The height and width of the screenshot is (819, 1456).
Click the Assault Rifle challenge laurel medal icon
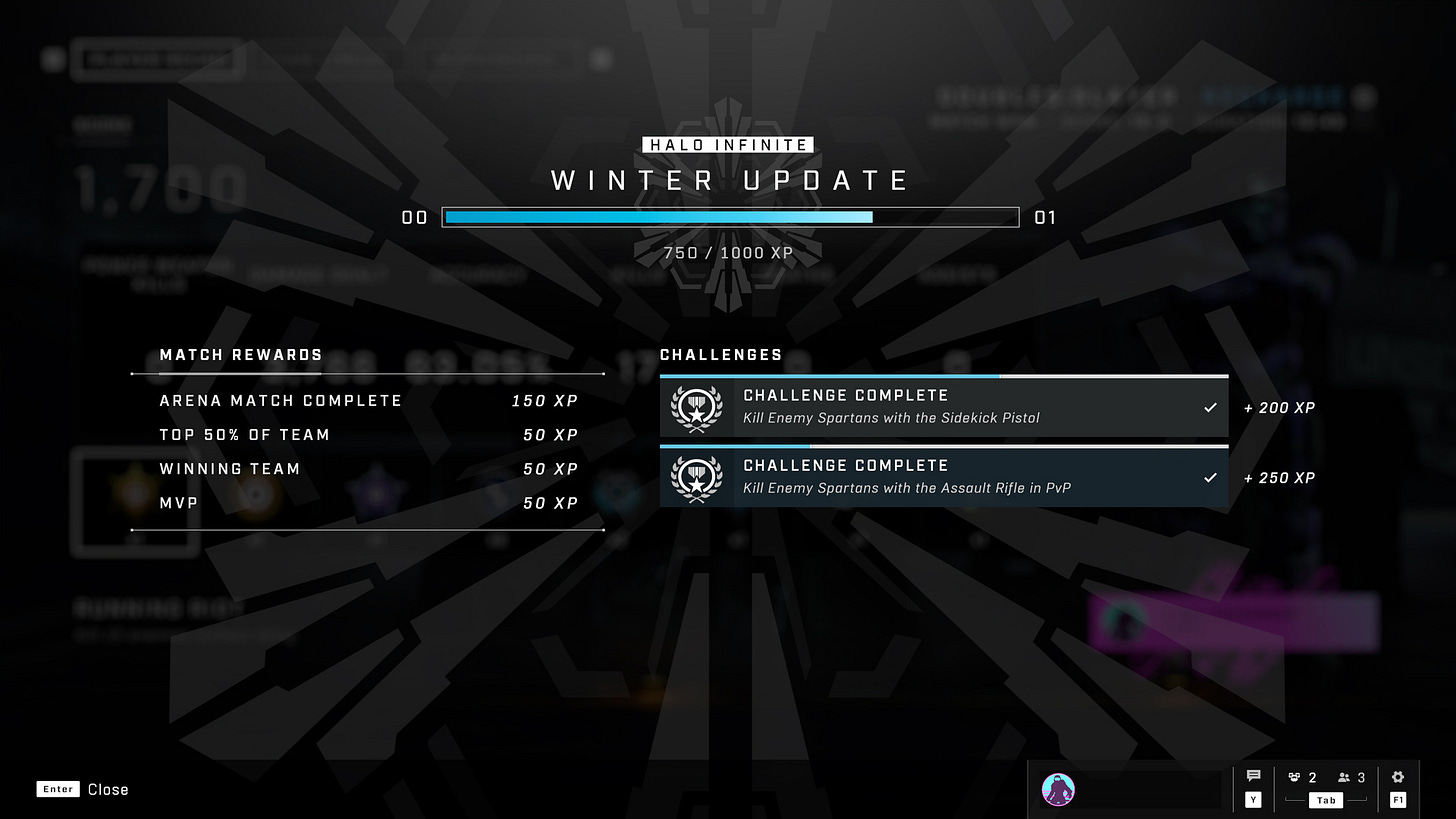696,478
